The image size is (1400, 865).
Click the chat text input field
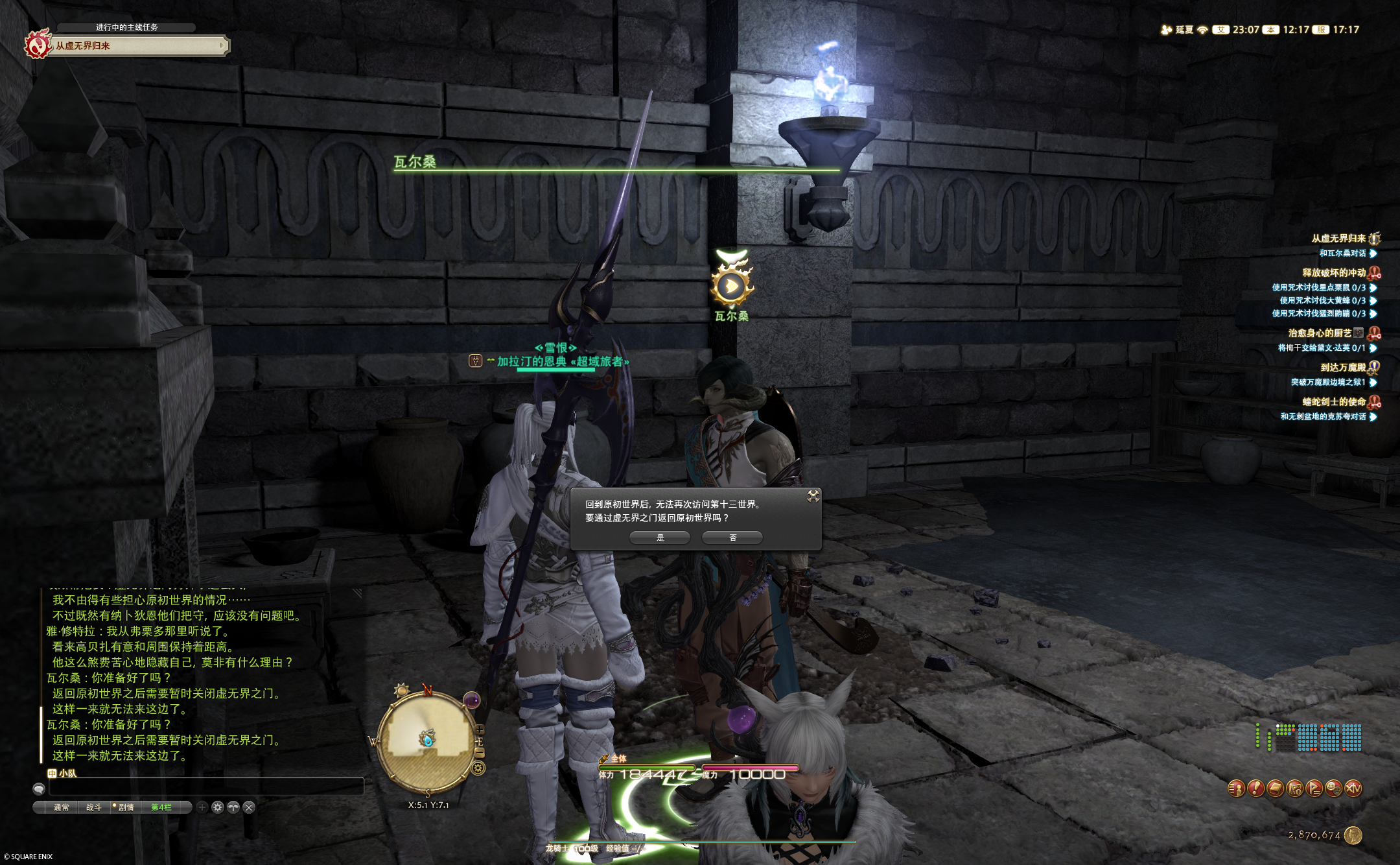206,788
